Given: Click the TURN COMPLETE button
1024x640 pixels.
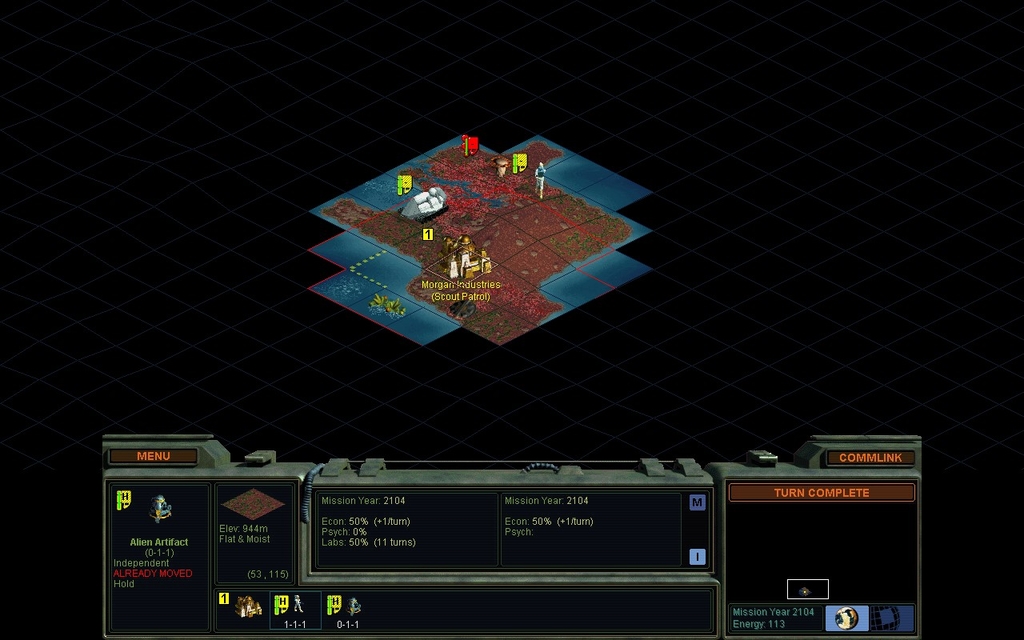Looking at the screenshot, I should pos(821,493).
